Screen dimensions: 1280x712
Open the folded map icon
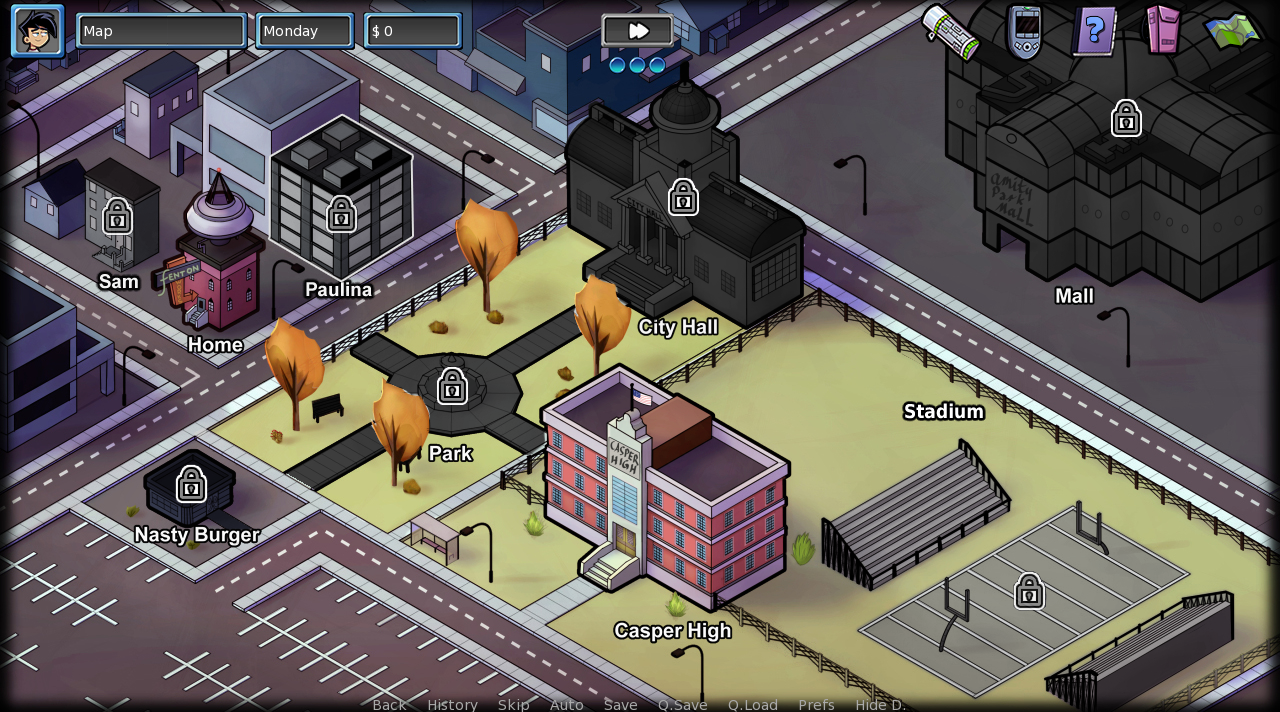(x=1233, y=31)
